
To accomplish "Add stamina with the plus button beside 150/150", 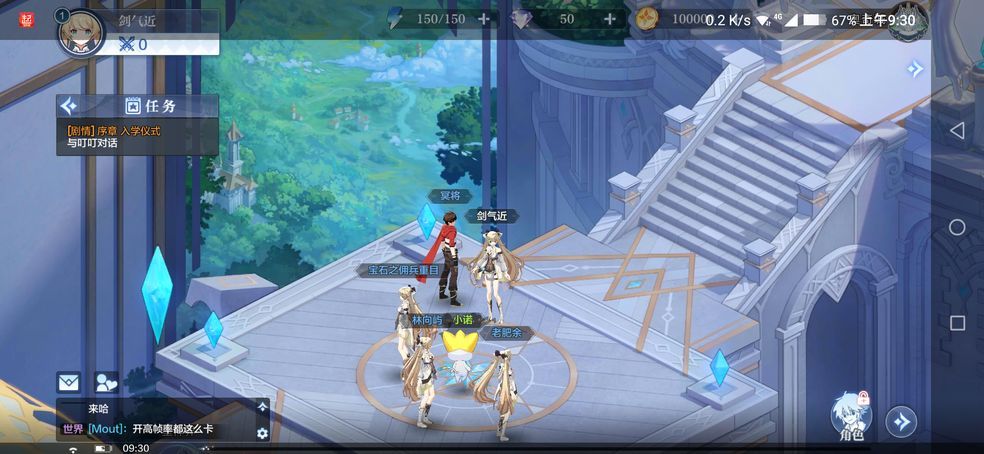I will pos(484,19).
